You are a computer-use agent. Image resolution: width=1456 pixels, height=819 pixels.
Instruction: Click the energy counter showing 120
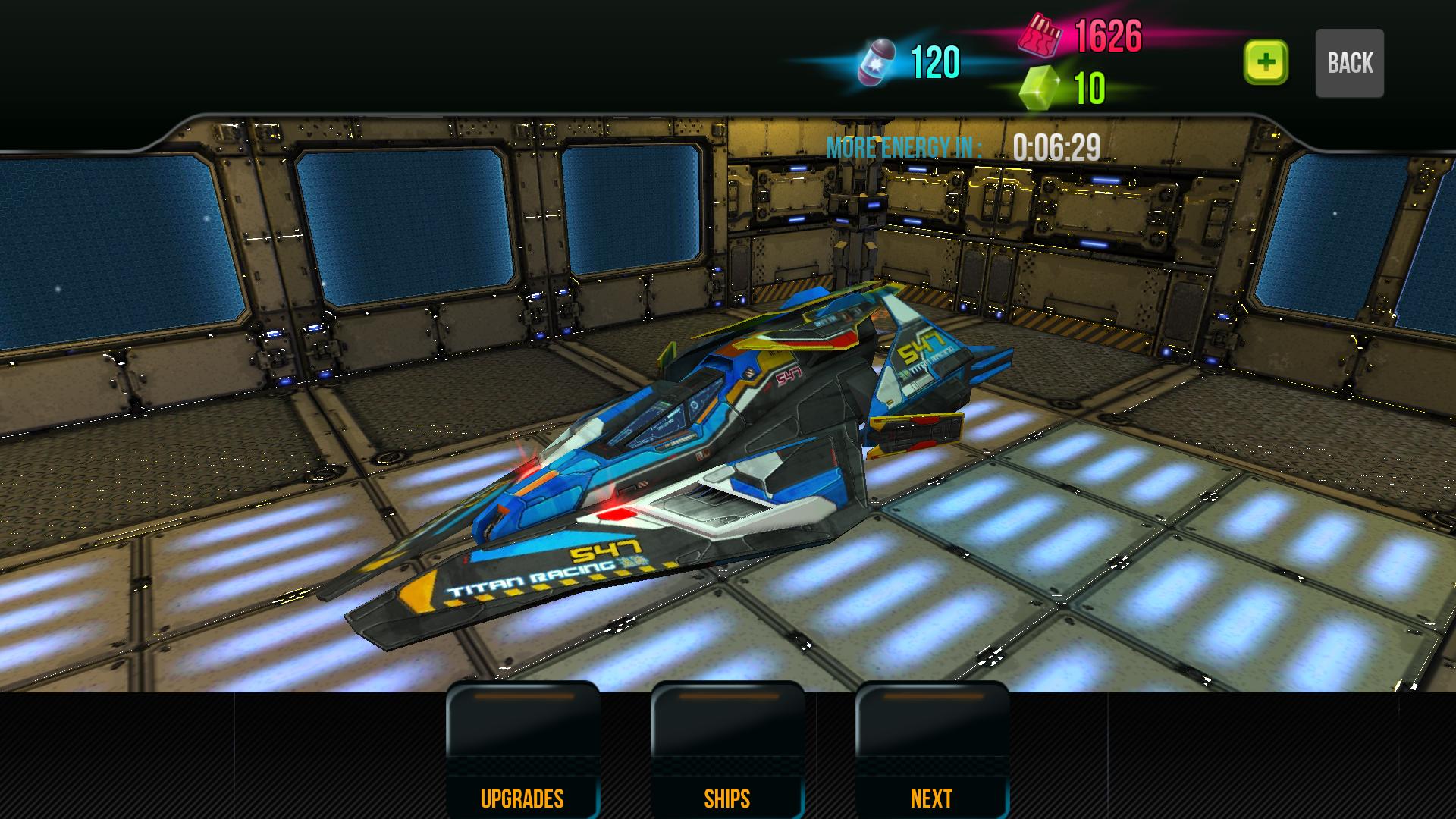coord(937,60)
